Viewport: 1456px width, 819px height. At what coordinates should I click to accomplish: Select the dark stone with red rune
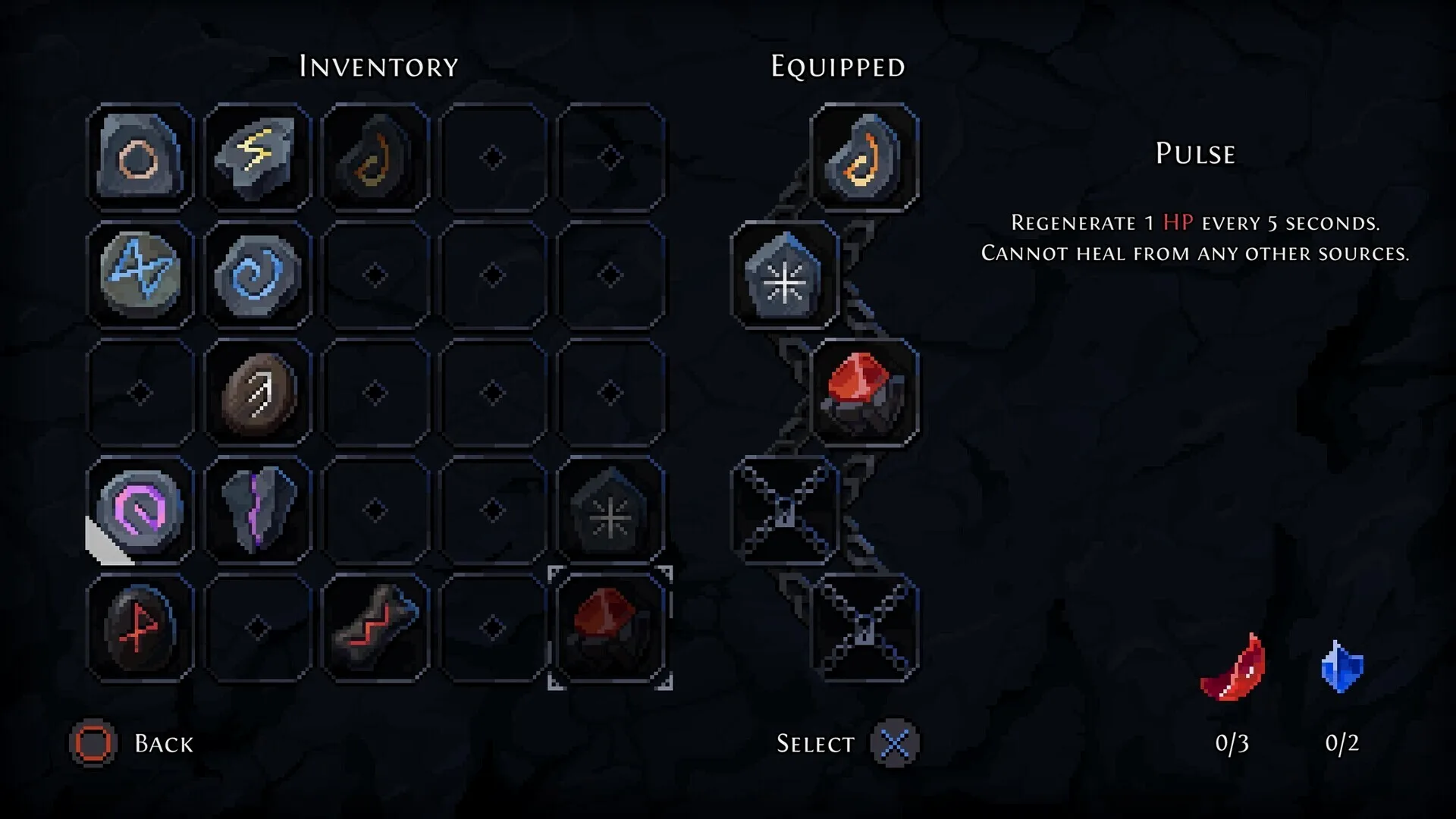tap(140, 628)
